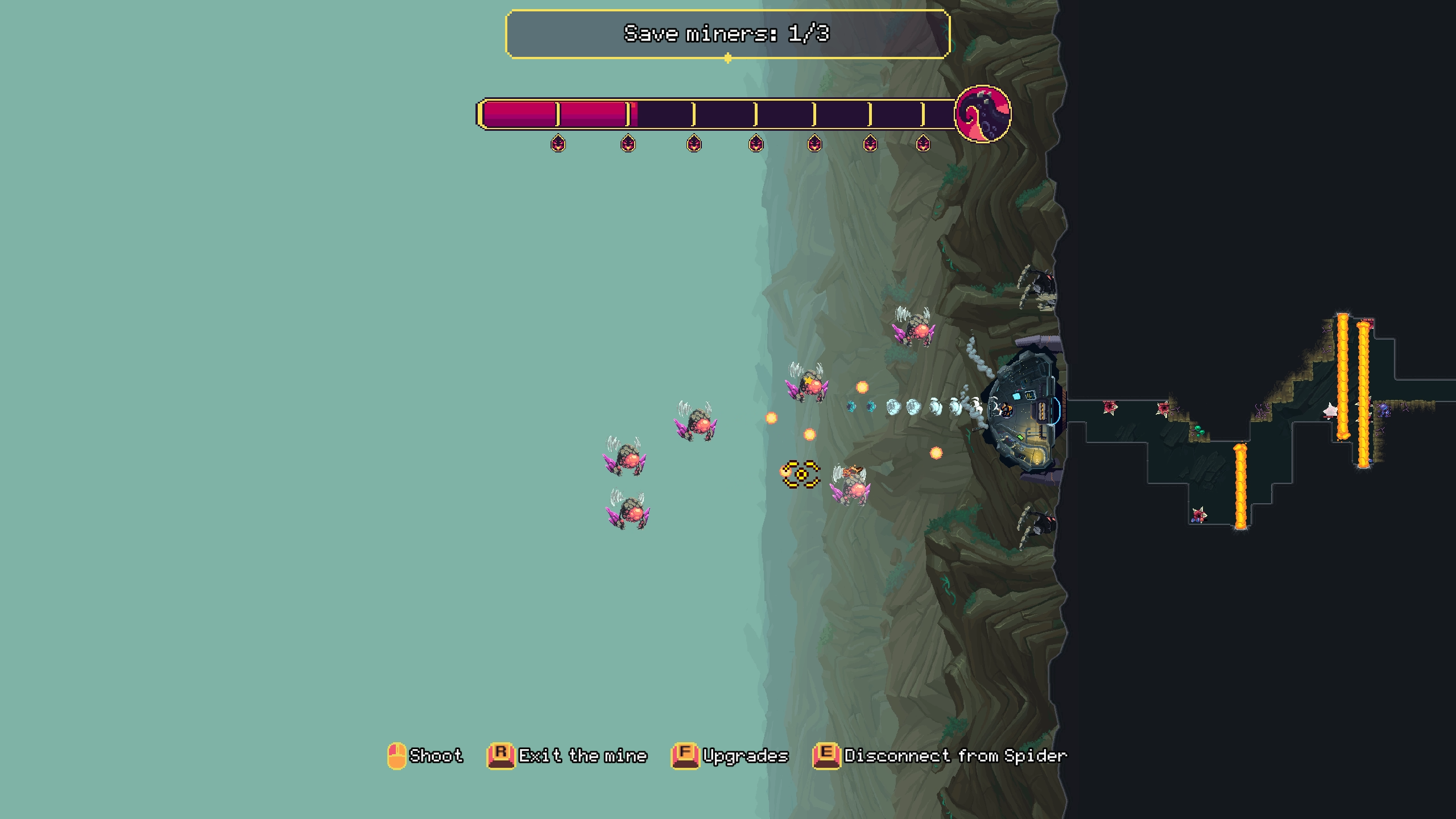Click the Upgrades label text
This screenshot has width=1456, height=819.
click(x=745, y=756)
